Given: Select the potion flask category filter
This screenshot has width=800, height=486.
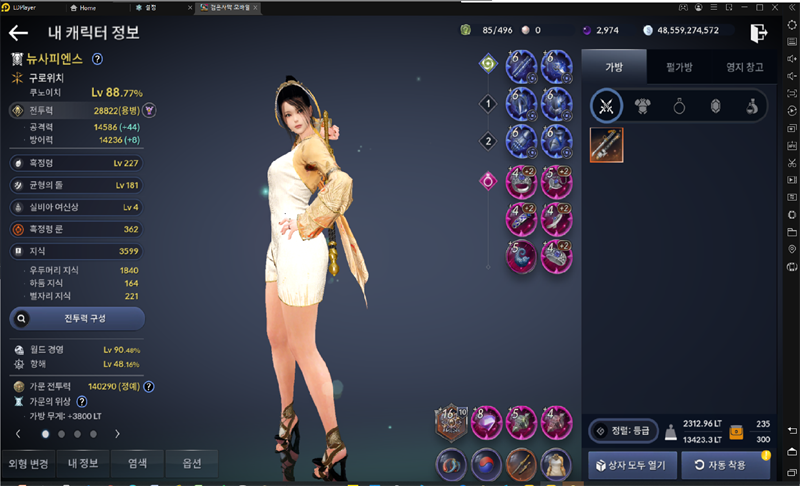Looking at the screenshot, I should 750,106.
